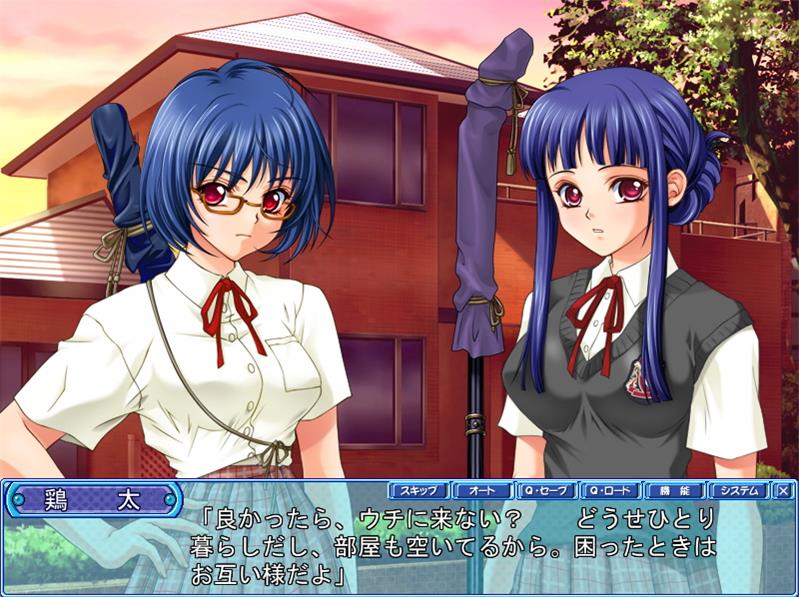Enable auto mode with the オート button
Viewport: 799px width, 597px height.
click(x=482, y=491)
